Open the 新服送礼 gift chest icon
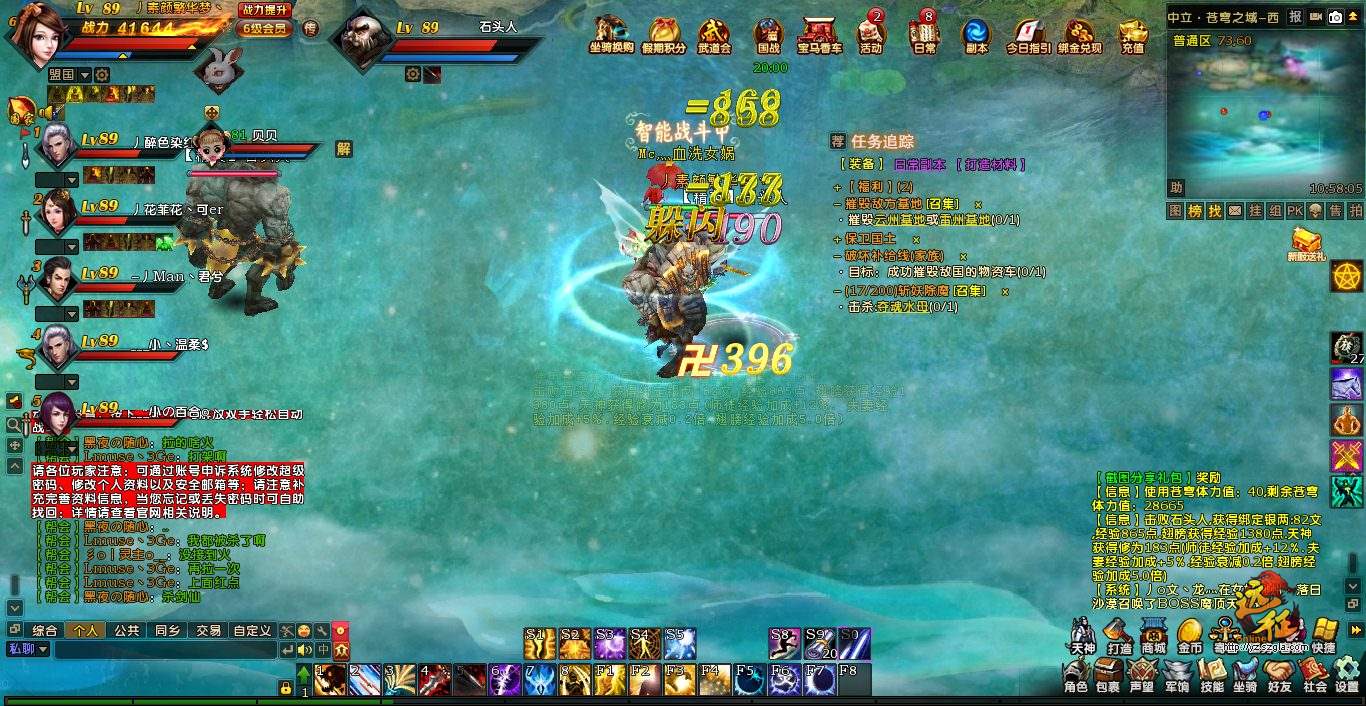 click(1305, 243)
